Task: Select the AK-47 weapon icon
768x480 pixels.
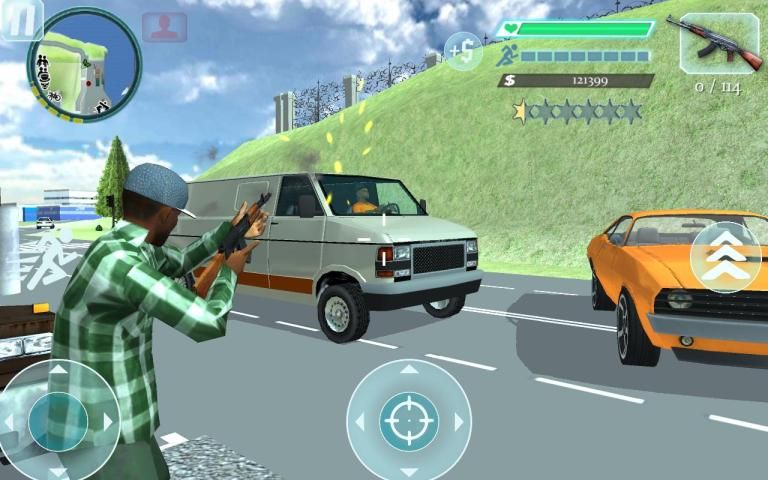Action: (719, 44)
